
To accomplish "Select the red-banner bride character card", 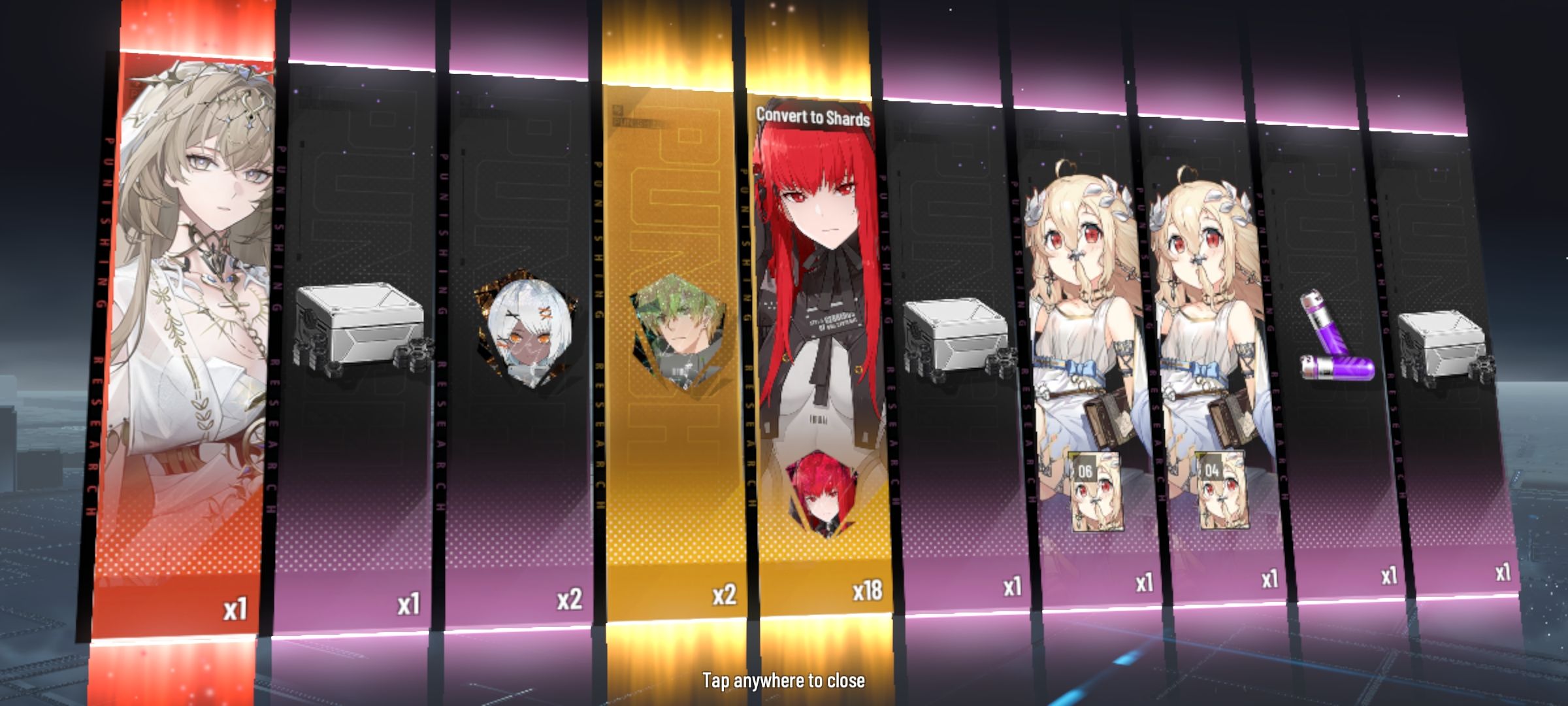I will (186, 327).
